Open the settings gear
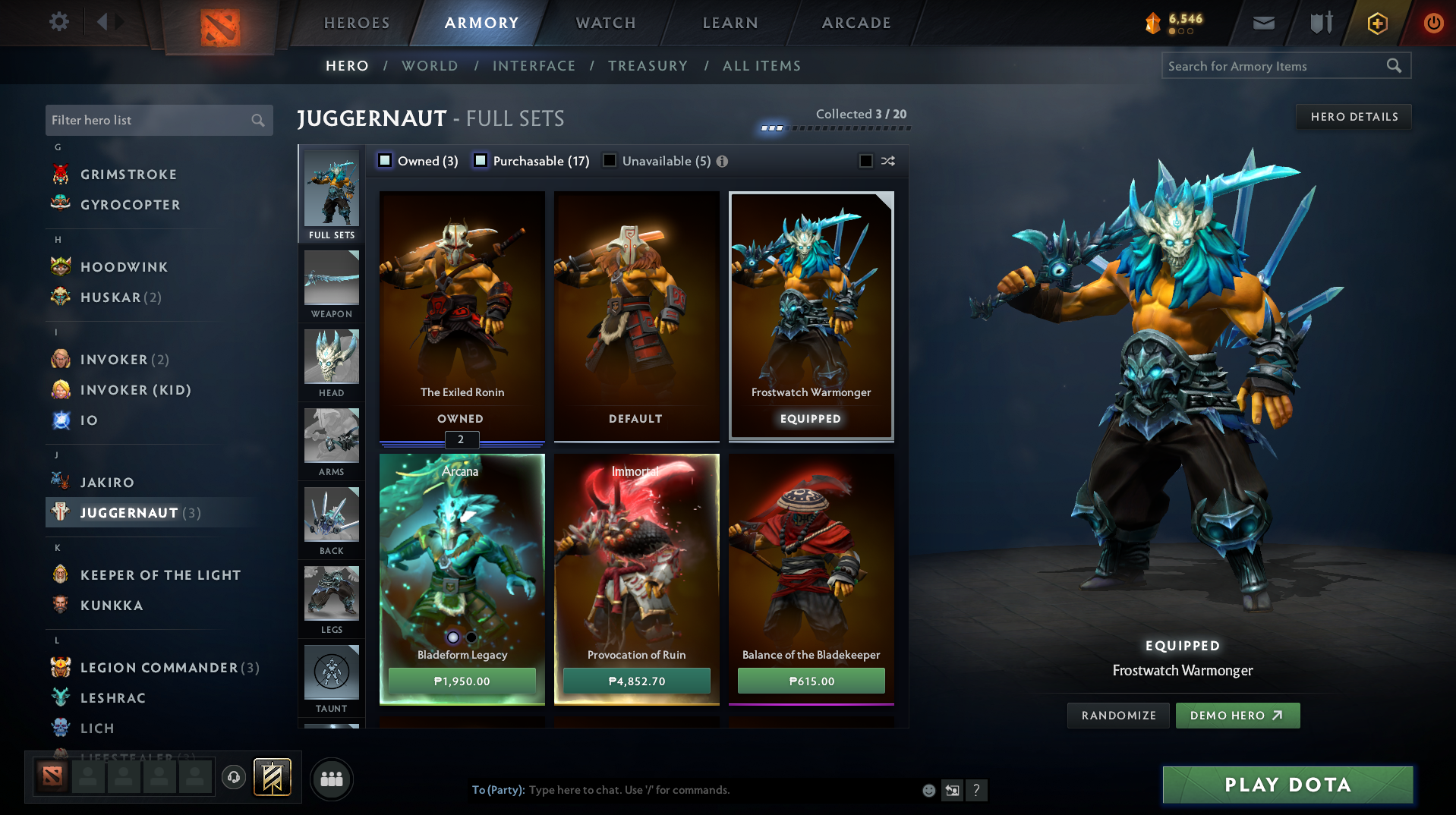1456x815 pixels. 58,22
